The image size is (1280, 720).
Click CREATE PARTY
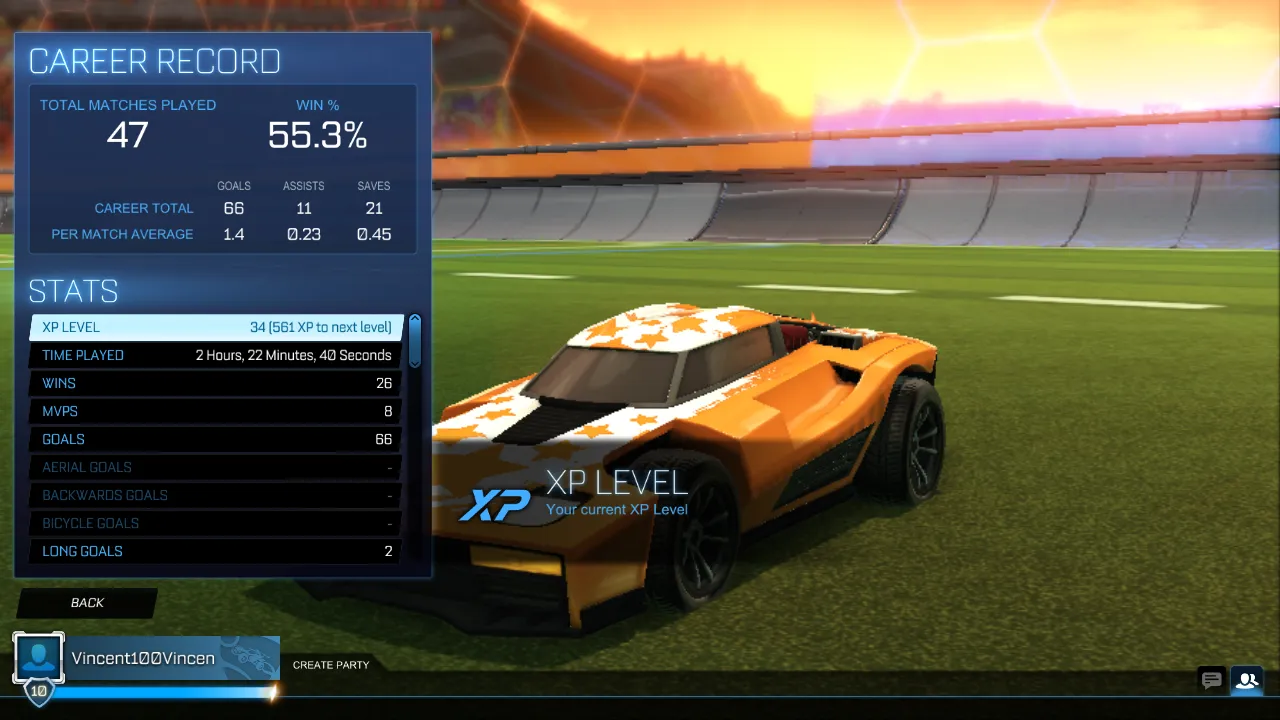pyautogui.click(x=330, y=664)
